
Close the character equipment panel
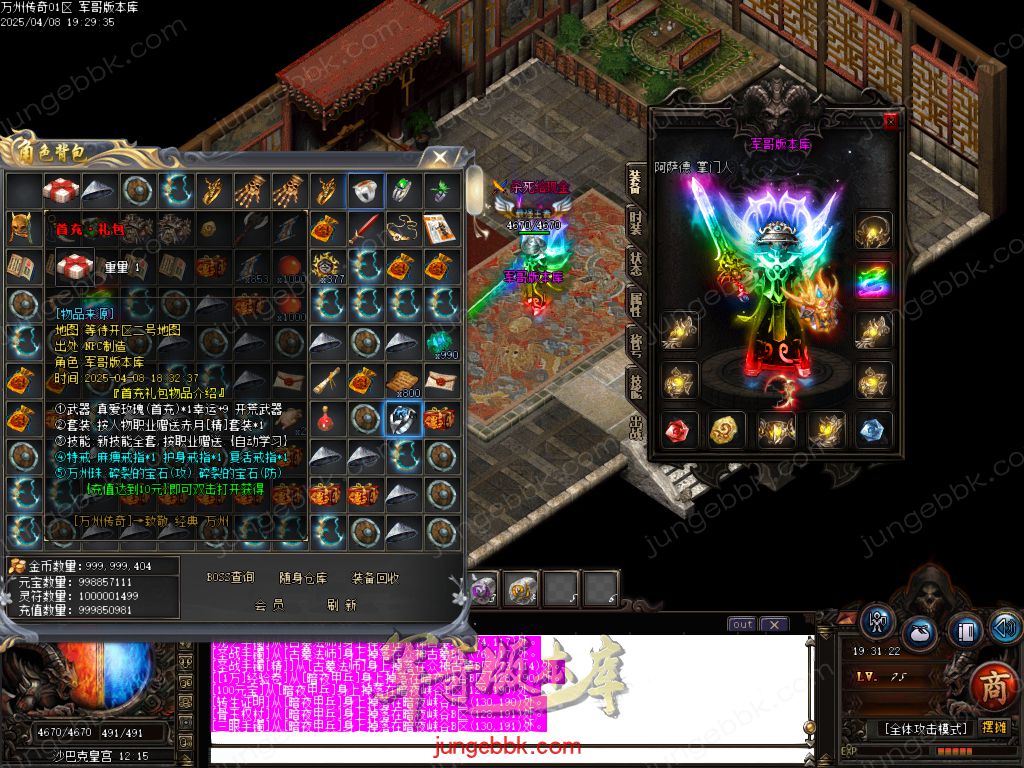(x=891, y=121)
